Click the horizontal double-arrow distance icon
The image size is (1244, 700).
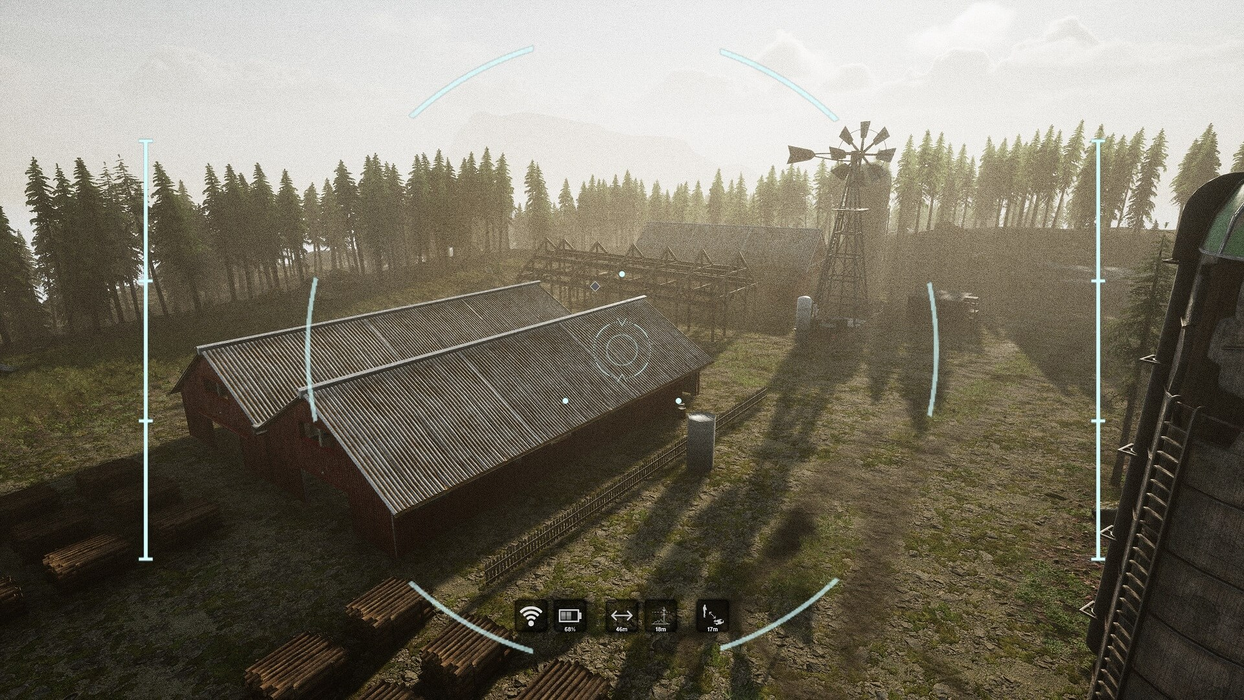[x=622, y=615]
